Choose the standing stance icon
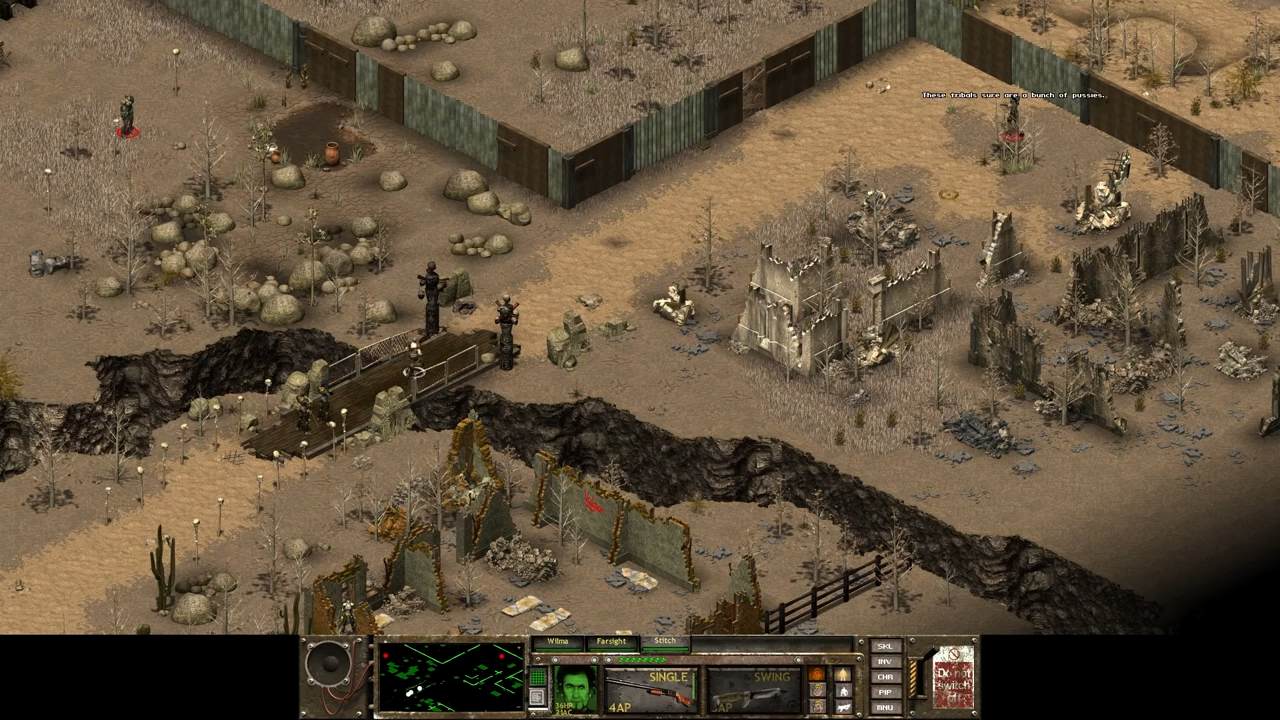This screenshot has height=720, width=1280. tap(843, 674)
